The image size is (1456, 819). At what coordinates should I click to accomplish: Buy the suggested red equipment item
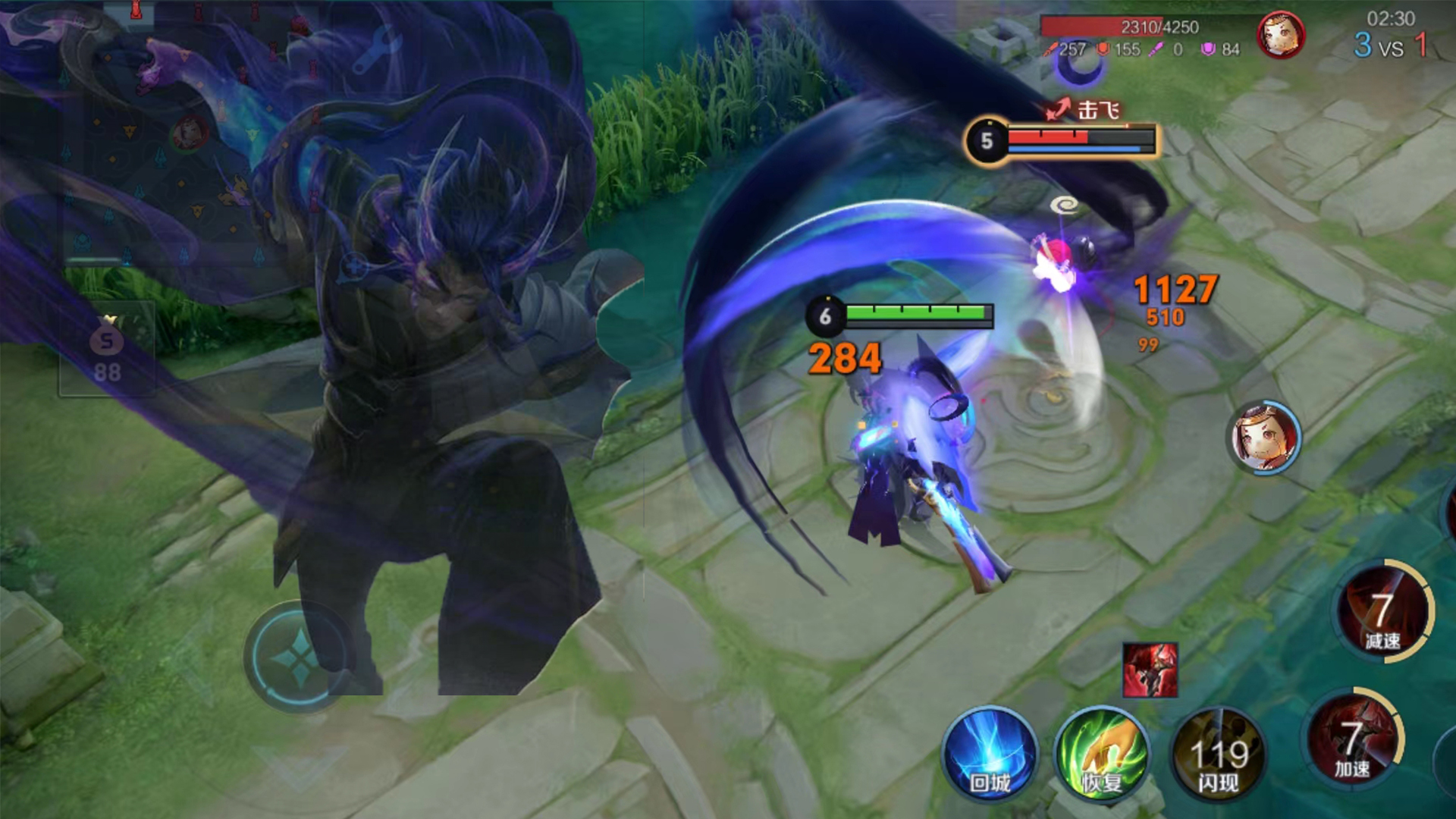(x=1150, y=670)
